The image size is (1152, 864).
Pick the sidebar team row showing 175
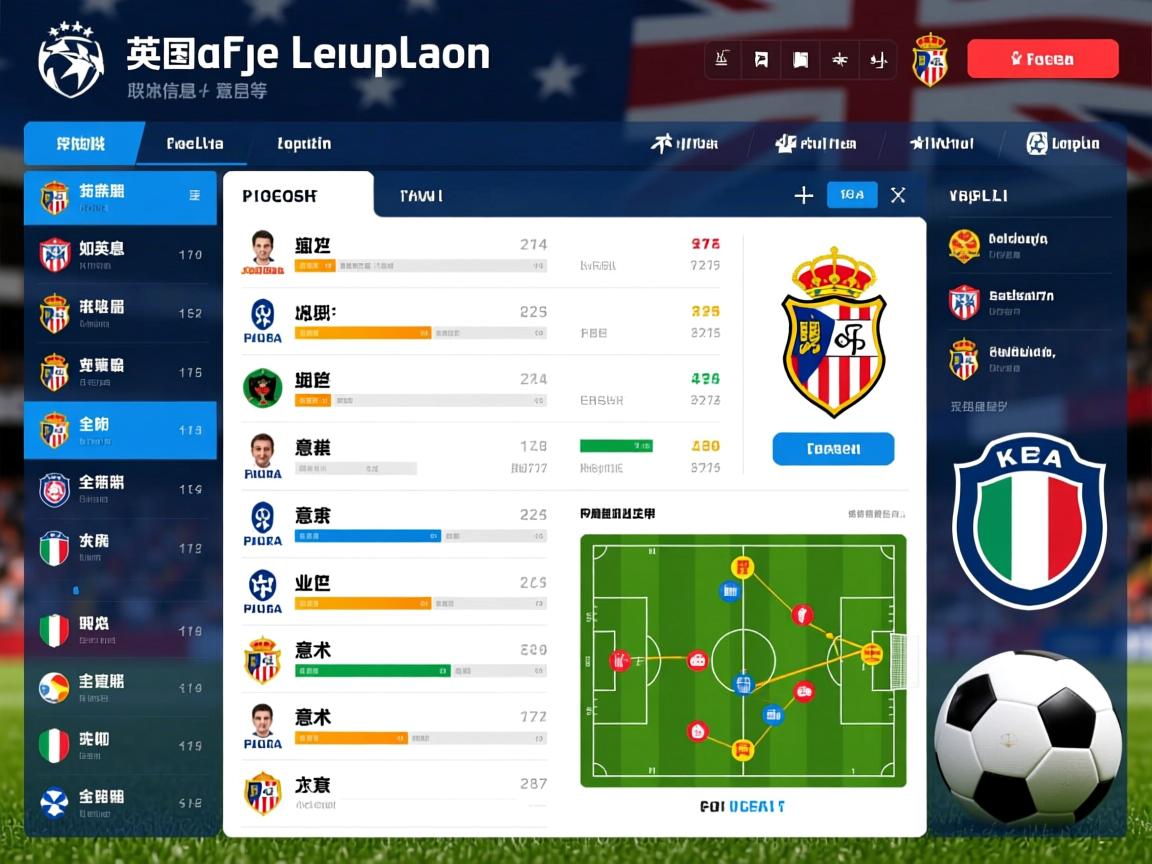click(x=120, y=372)
